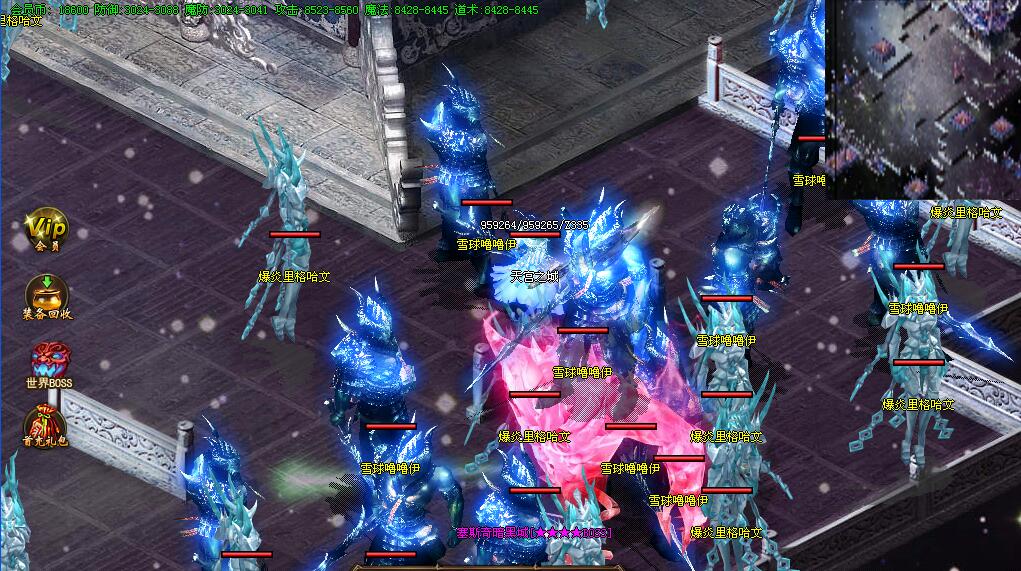Open the VIP 会员 membership icon
This screenshot has height=571, width=1021.
[x=47, y=228]
